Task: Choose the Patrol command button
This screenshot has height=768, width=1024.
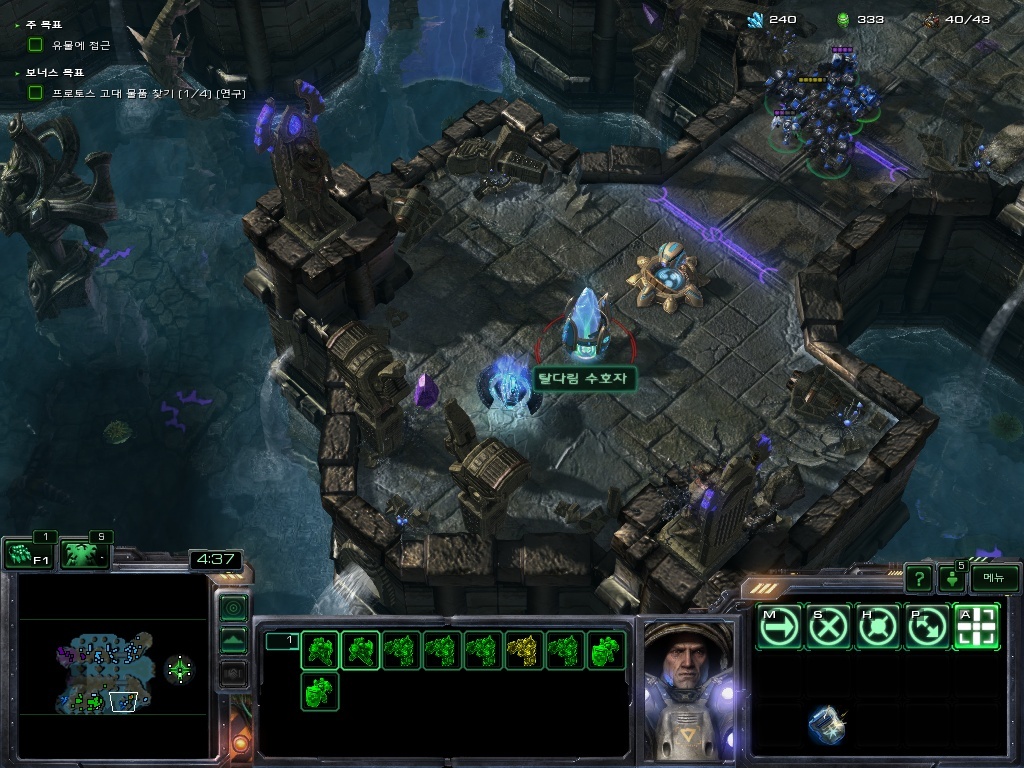Action: (928, 627)
